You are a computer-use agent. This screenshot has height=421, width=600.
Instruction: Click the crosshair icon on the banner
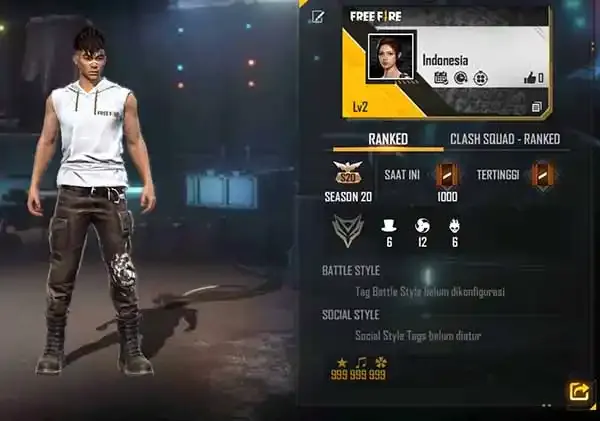[479, 77]
